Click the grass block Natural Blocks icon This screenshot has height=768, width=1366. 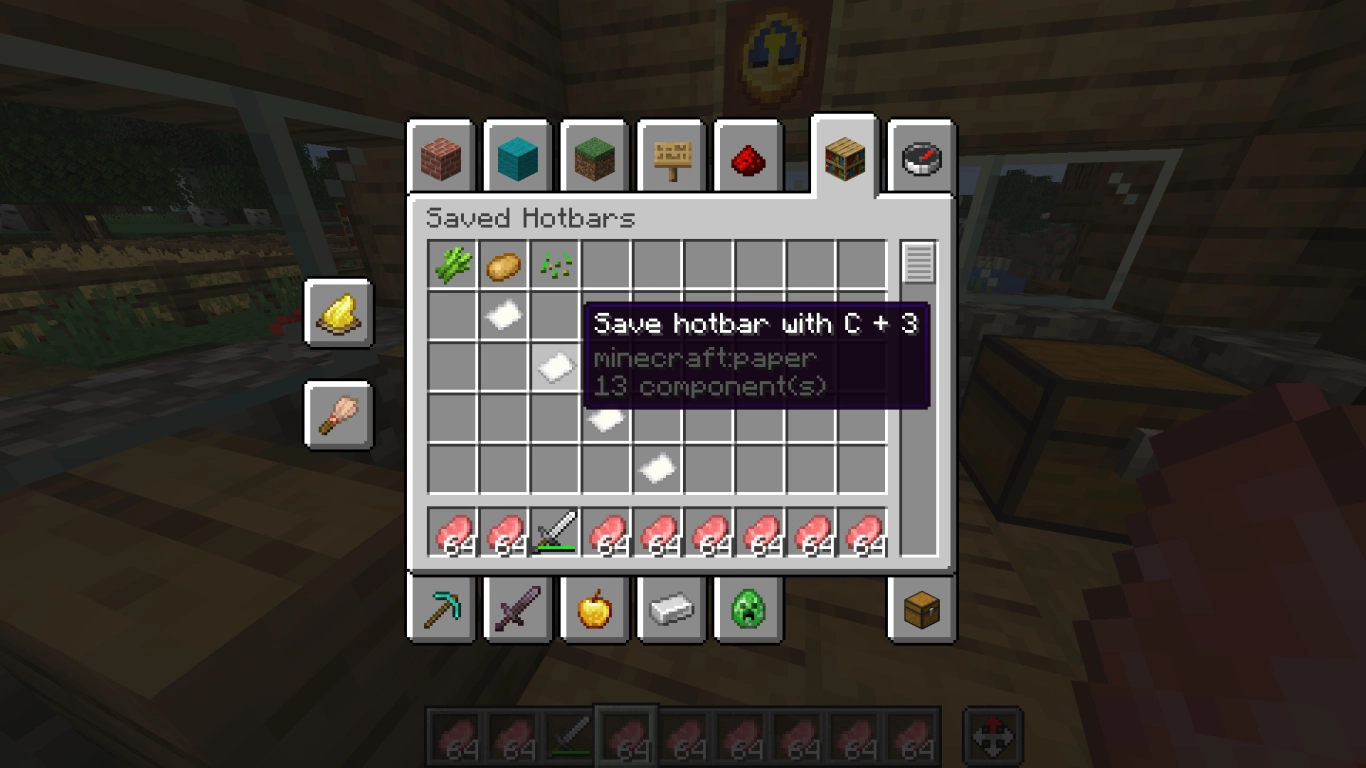(594, 157)
